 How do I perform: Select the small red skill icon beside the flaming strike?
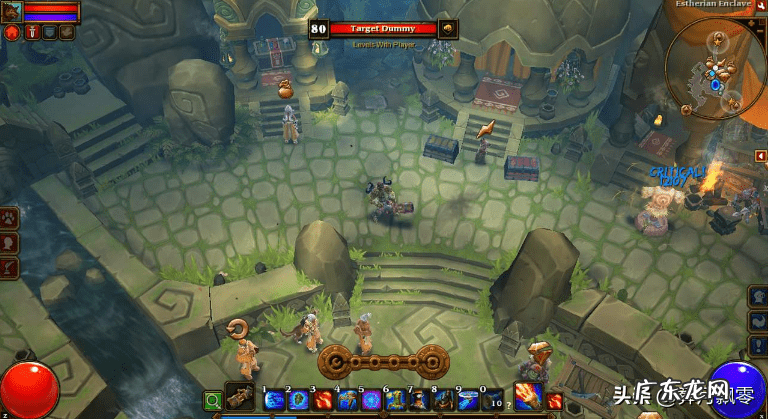[555, 401]
